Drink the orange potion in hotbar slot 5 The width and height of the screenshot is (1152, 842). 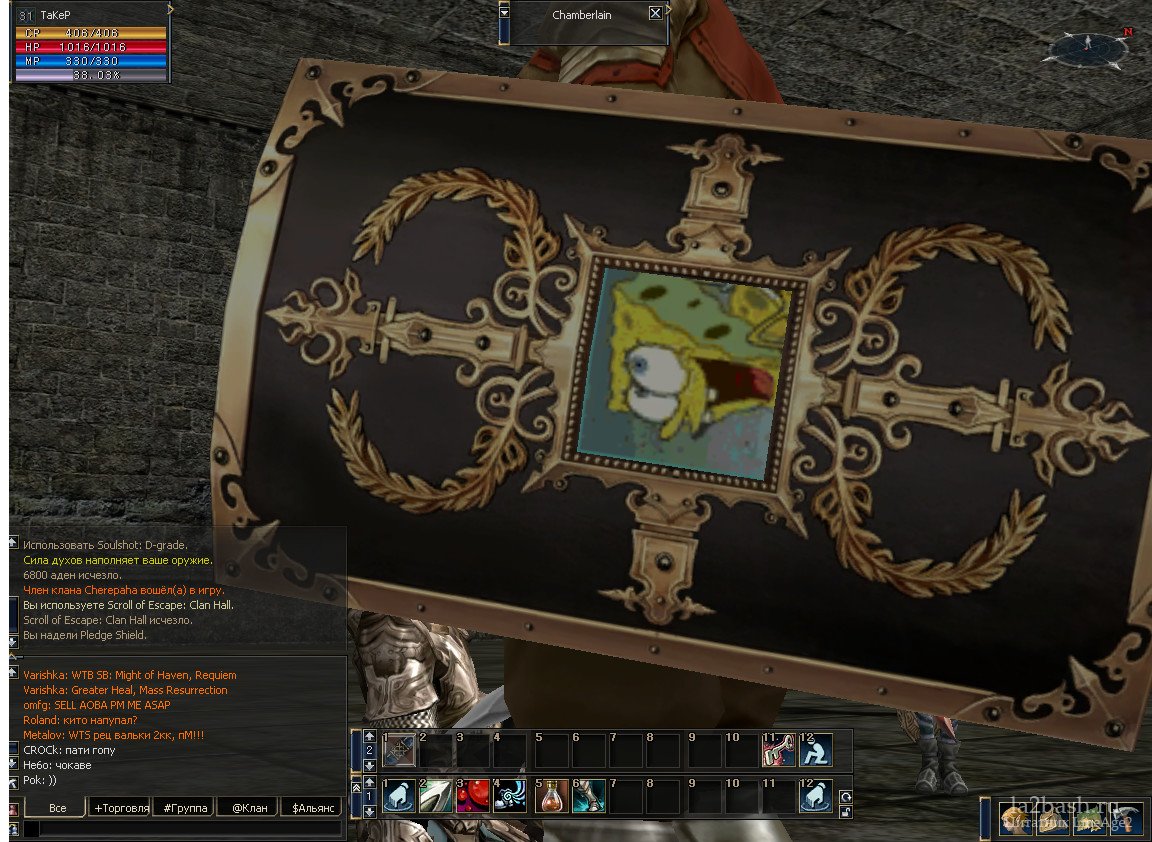[551, 796]
